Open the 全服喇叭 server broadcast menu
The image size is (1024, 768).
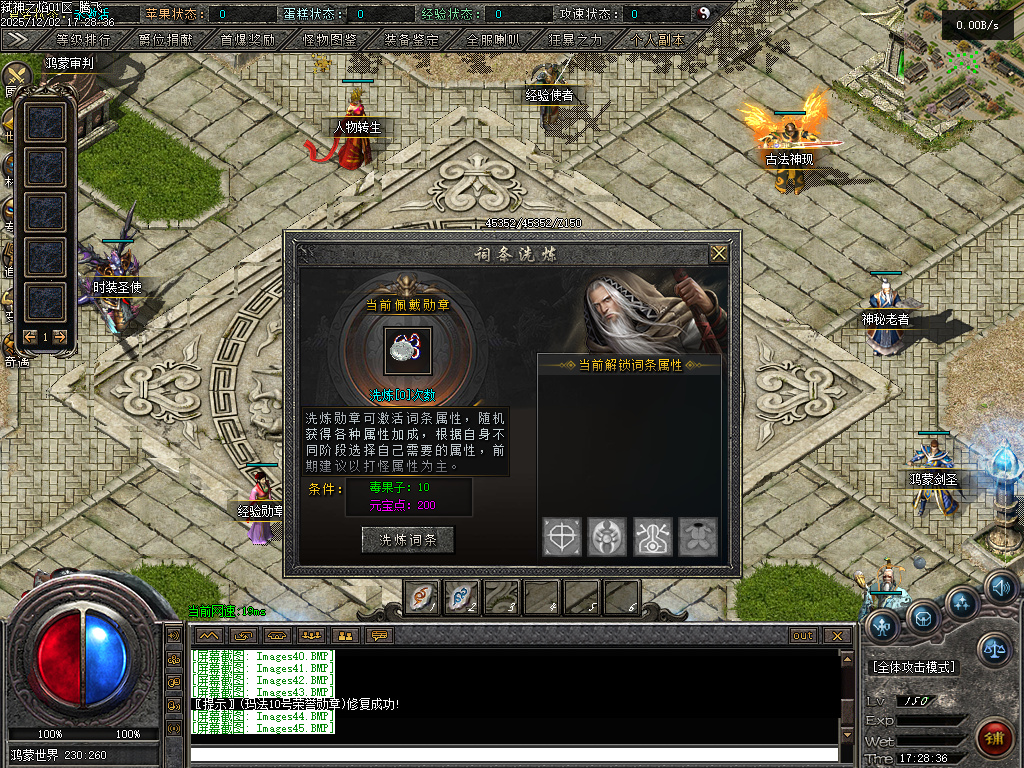coord(494,41)
